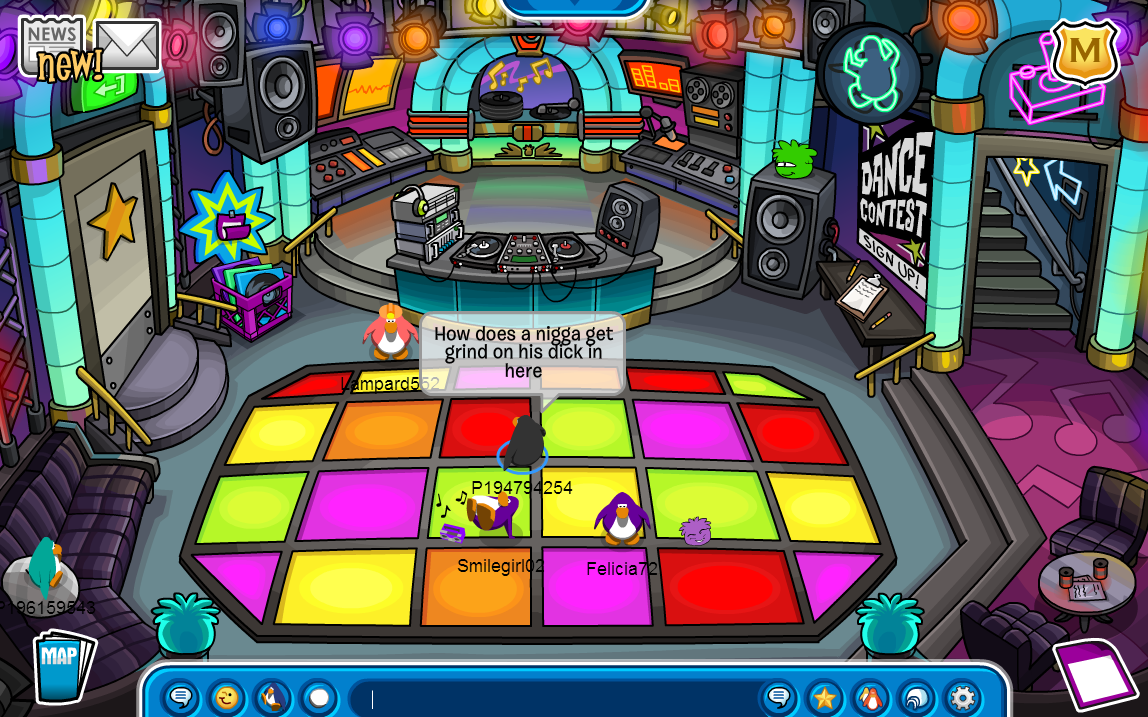The image size is (1148, 717).
Task: Open settings with the gear button
Action: pos(962,697)
